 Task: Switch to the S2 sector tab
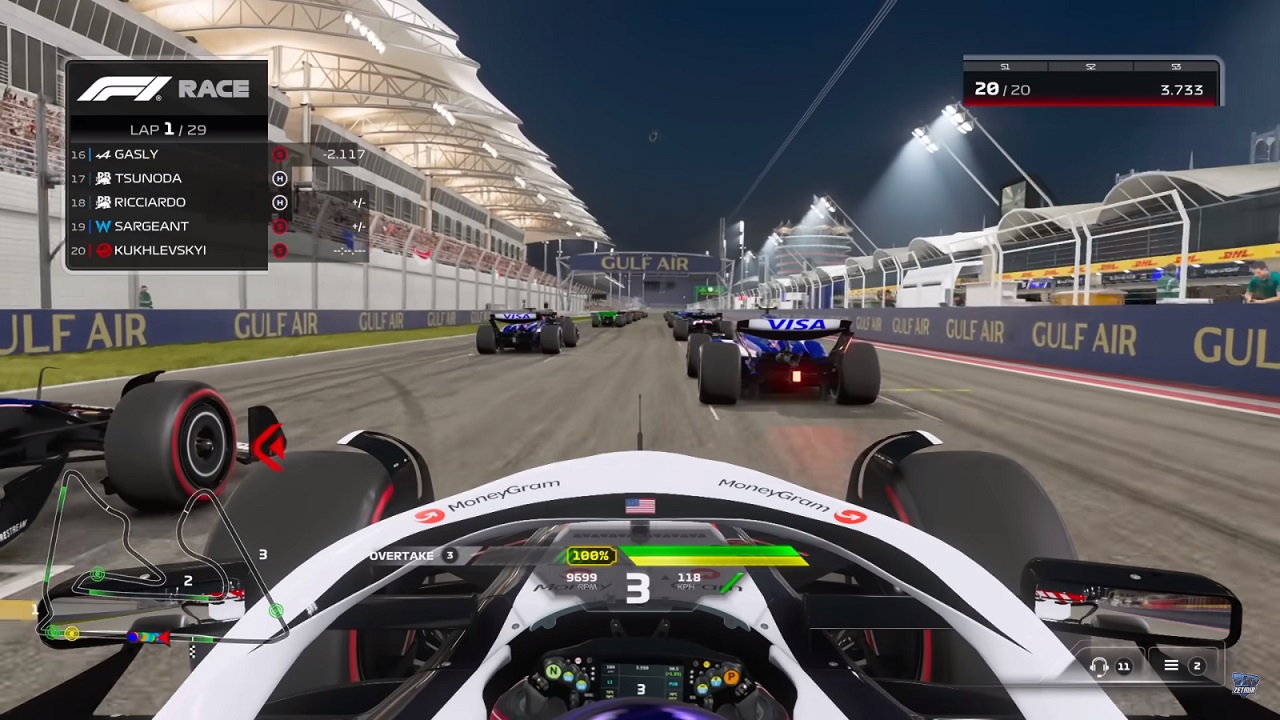1092,67
